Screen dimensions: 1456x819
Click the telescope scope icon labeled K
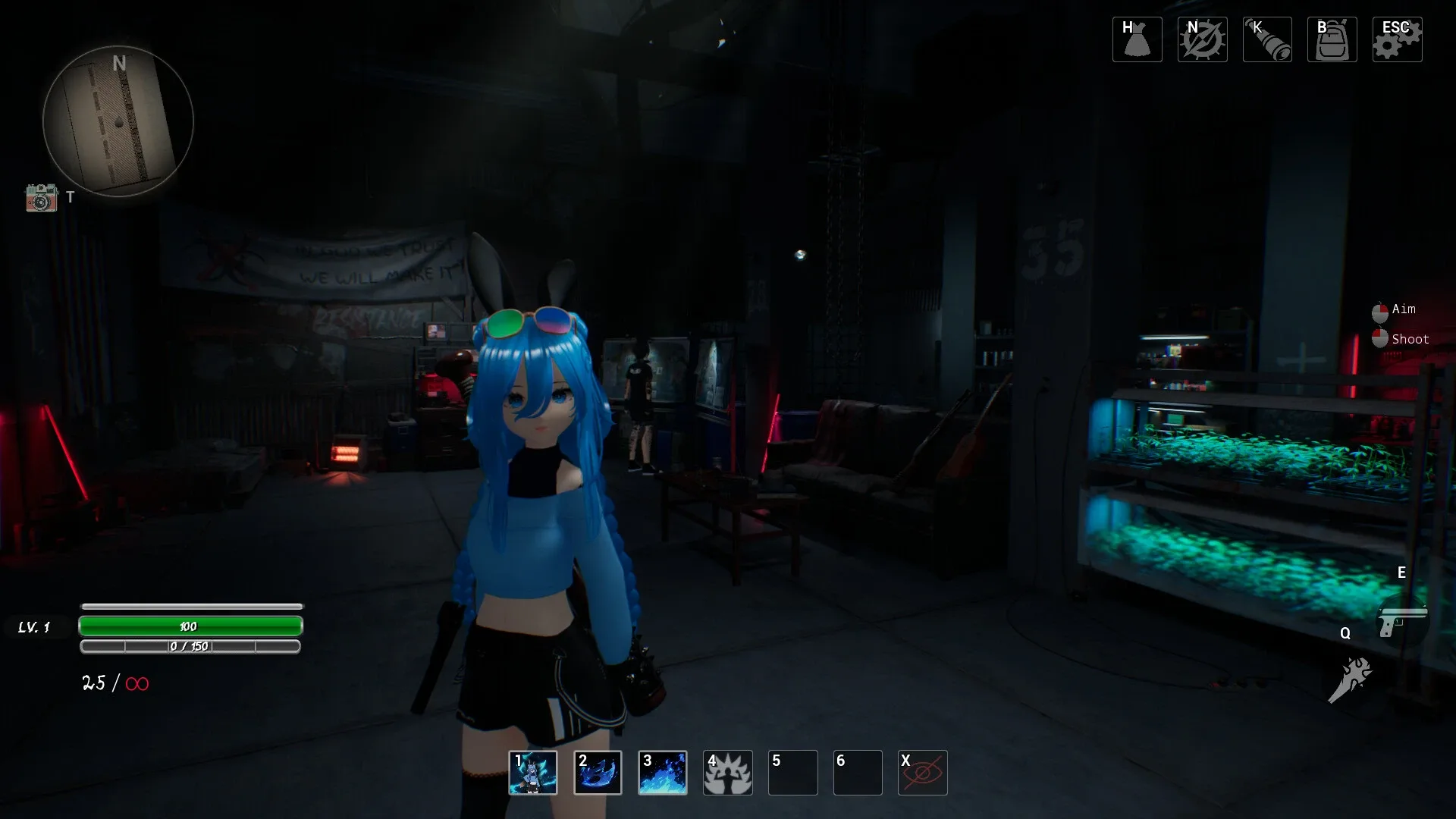coord(1267,39)
